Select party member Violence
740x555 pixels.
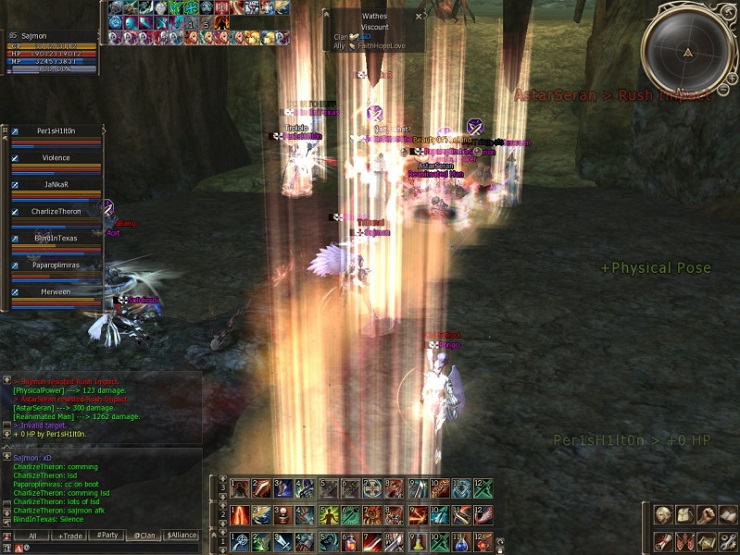pos(56,158)
